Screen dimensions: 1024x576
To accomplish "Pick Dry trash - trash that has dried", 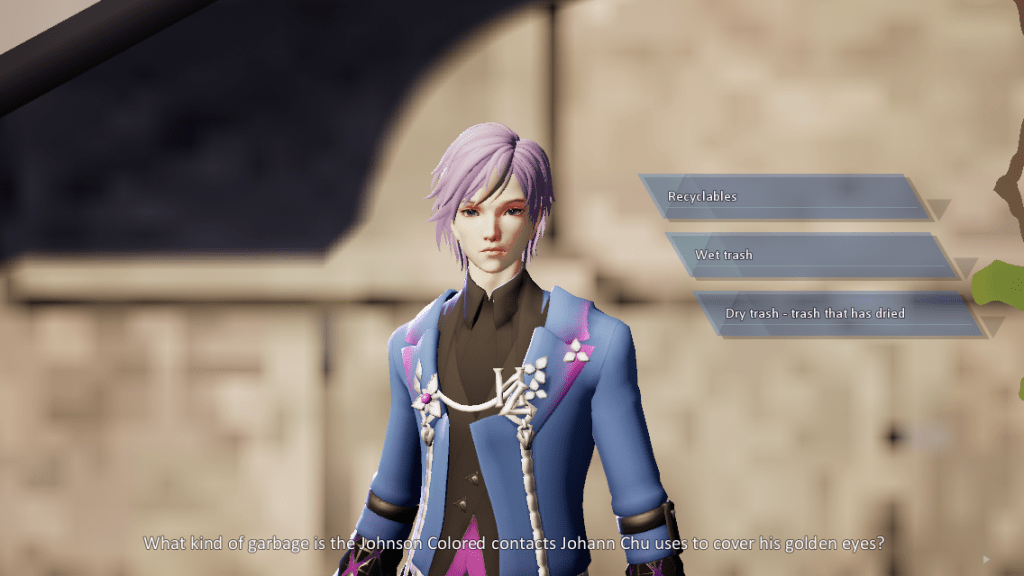I will tap(835, 314).
